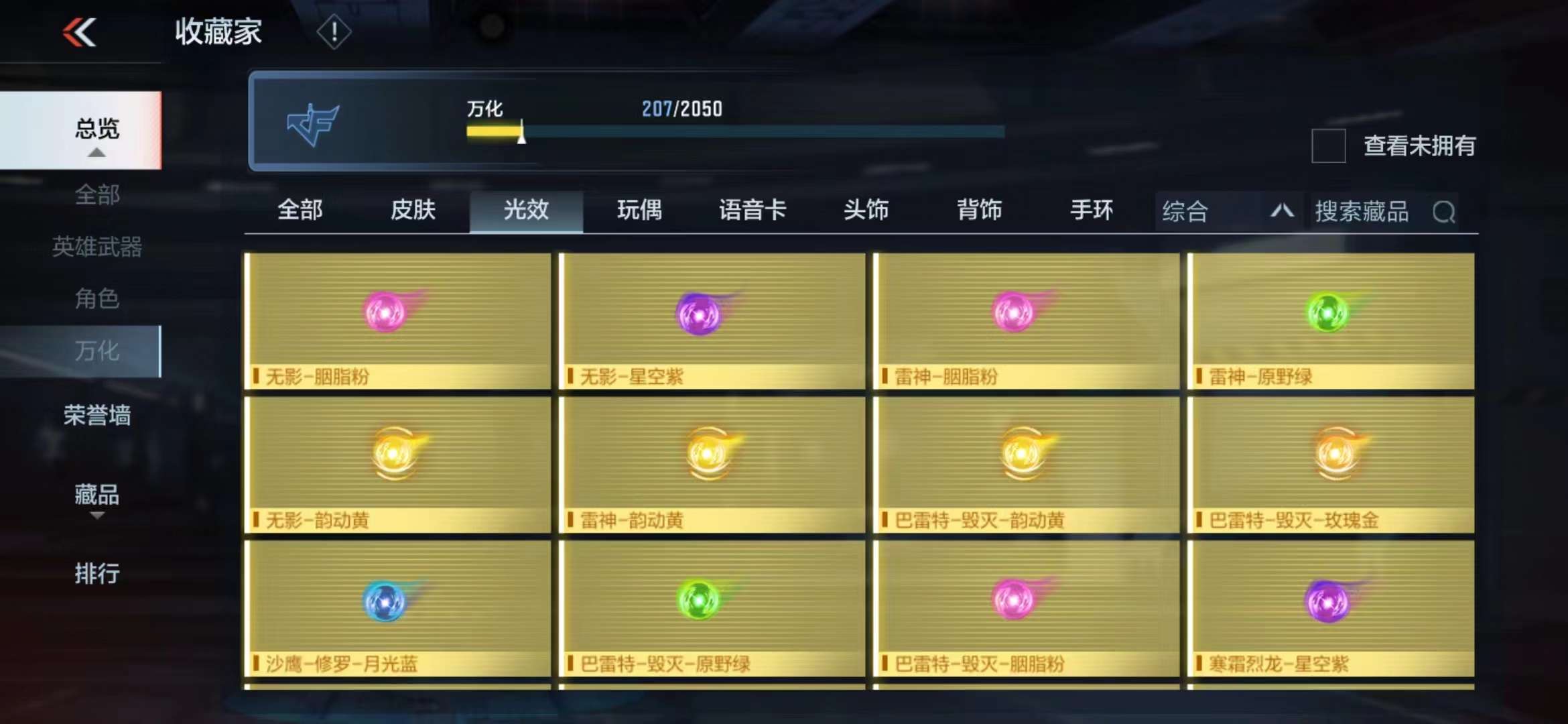Select the 无影-胭脂粉 effect card

(398, 320)
